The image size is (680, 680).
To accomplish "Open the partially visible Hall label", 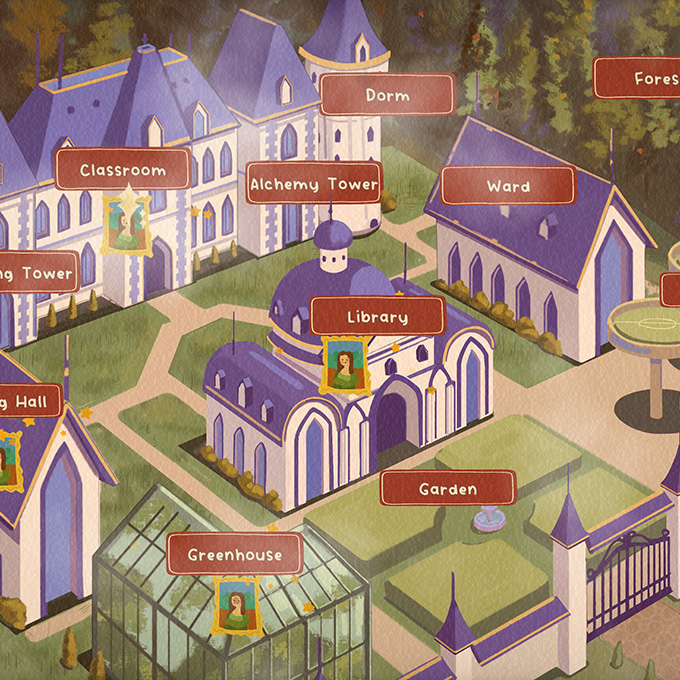I will coord(30,402).
